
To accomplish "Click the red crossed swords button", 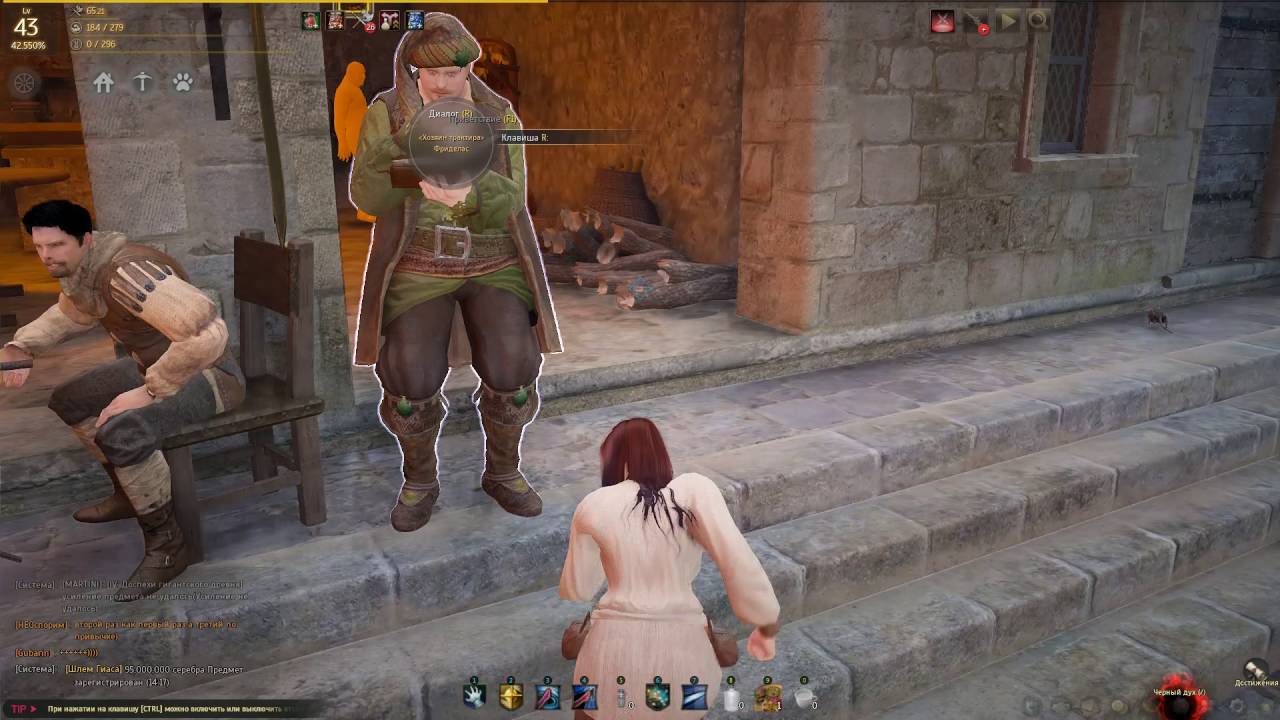I will pyautogui.click(x=942, y=21).
